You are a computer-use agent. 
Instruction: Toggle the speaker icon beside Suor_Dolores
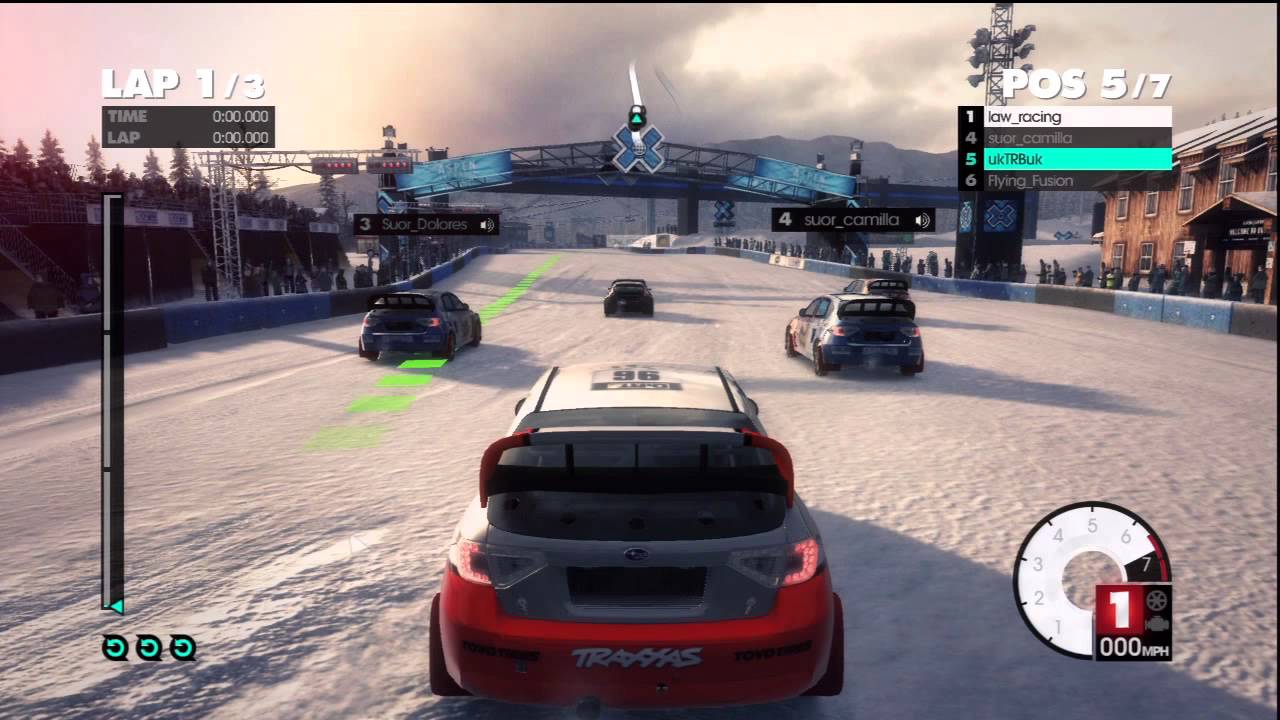point(488,224)
